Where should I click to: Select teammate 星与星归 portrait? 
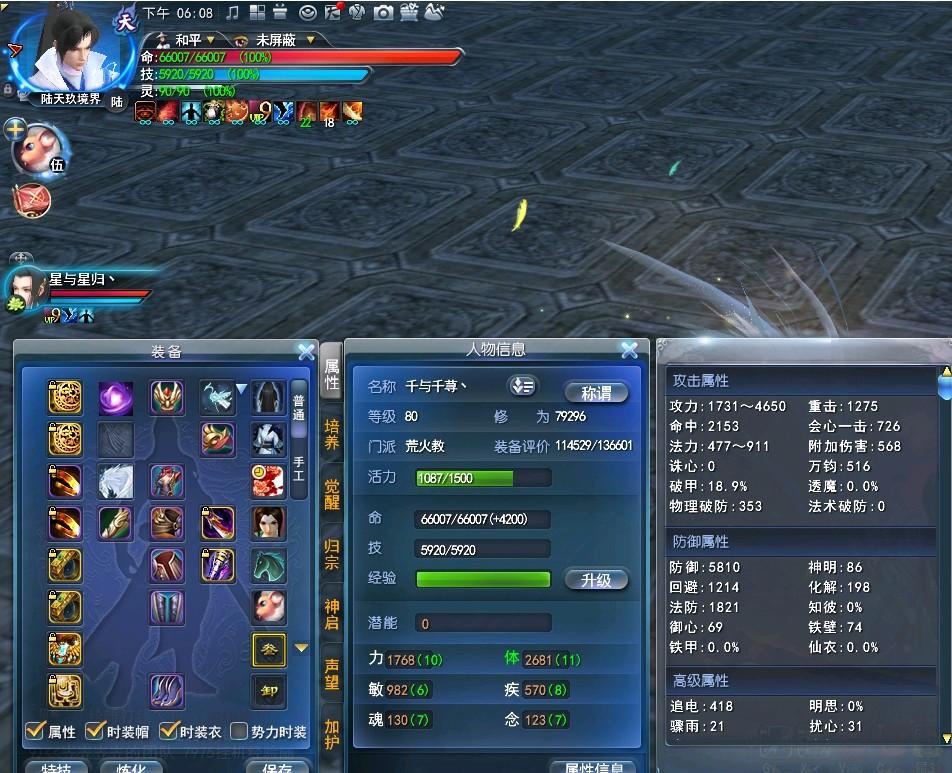(x=24, y=290)
